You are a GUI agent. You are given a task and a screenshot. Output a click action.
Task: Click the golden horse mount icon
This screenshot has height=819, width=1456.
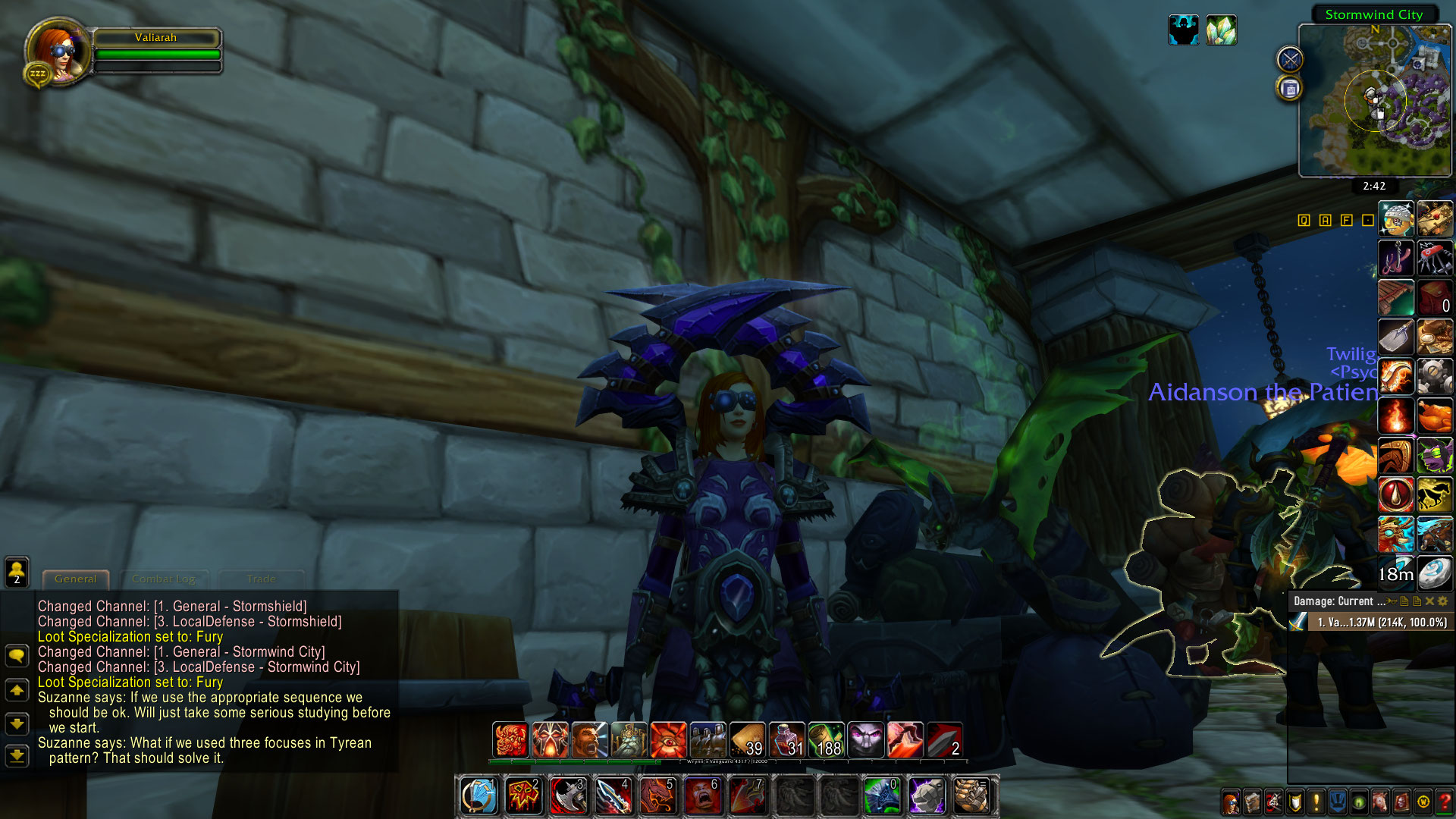(1434, 495)
